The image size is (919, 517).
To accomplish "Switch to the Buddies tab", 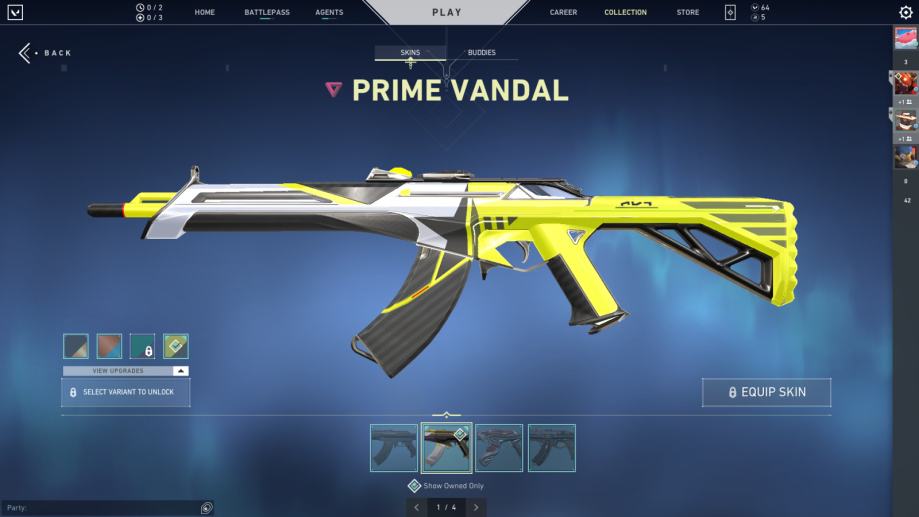I will (x=481, y=53).
